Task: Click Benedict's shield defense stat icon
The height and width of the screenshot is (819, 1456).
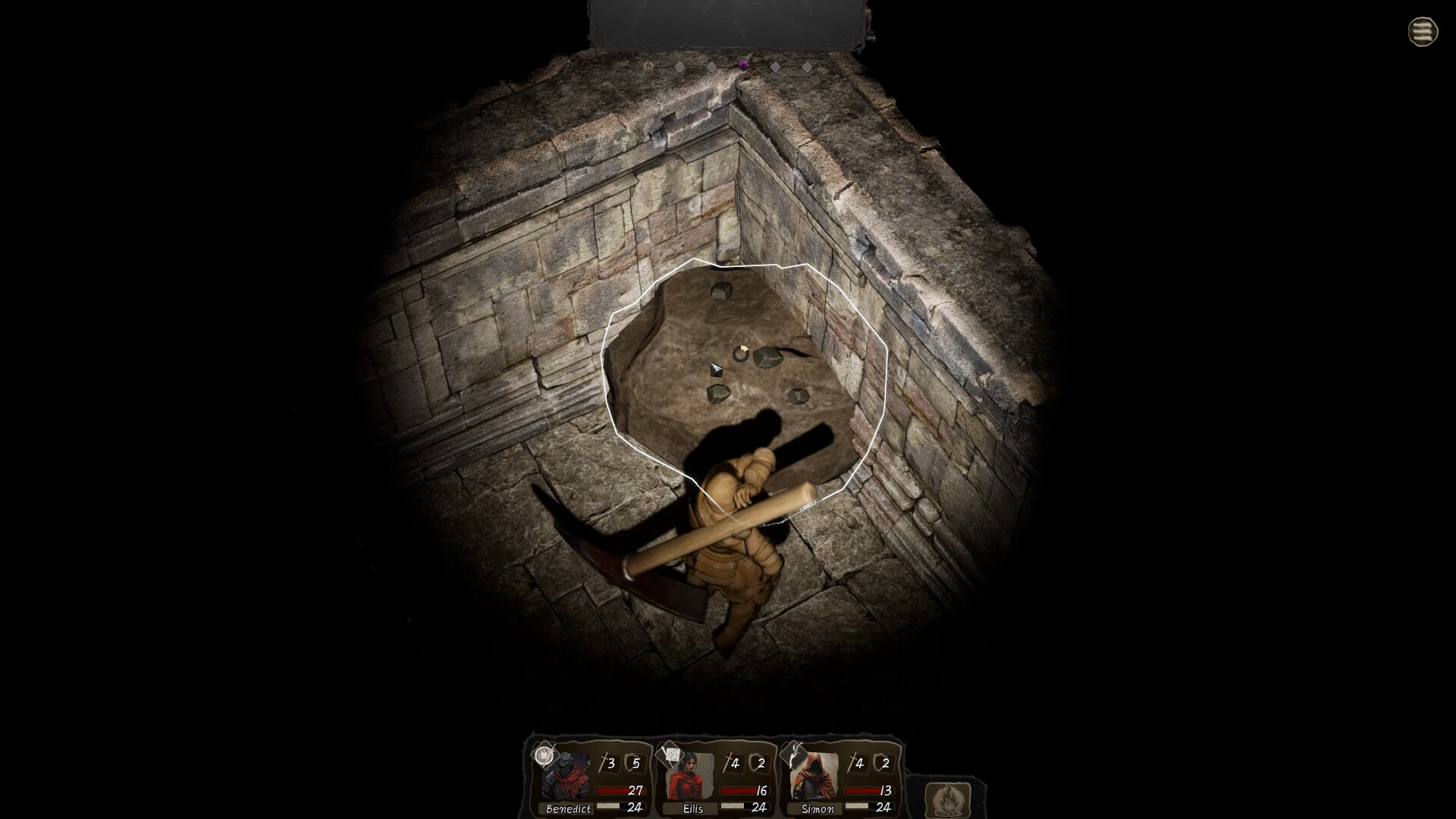Action: pyautogui.click(x=632, y=761)
